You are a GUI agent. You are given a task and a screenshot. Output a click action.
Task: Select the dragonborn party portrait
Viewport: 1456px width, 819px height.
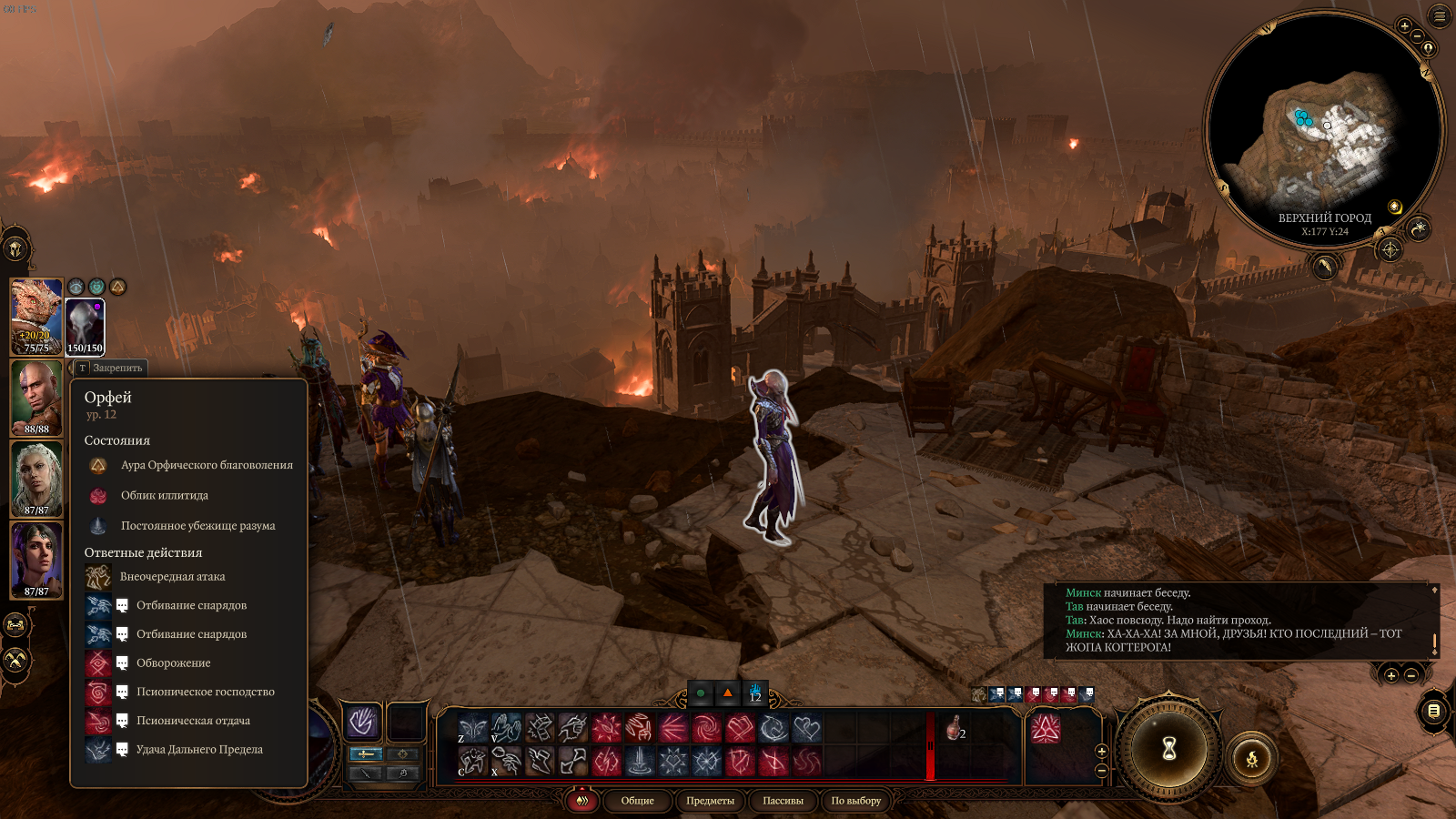36,316
